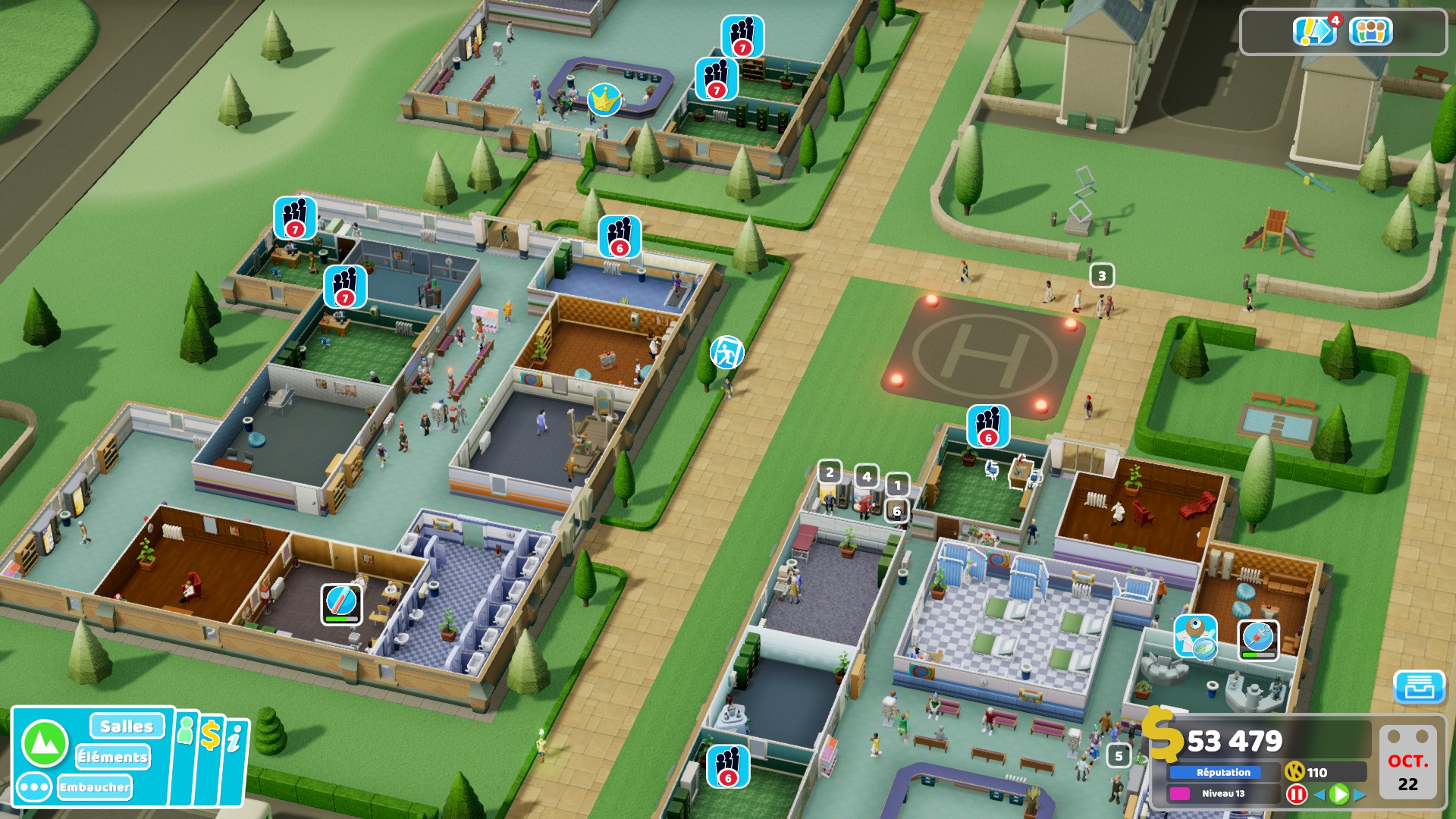Decrease game speed with left blue arrow
Image resolution: width=1456 pixels, height=819 pixels.
(1319, 794)
